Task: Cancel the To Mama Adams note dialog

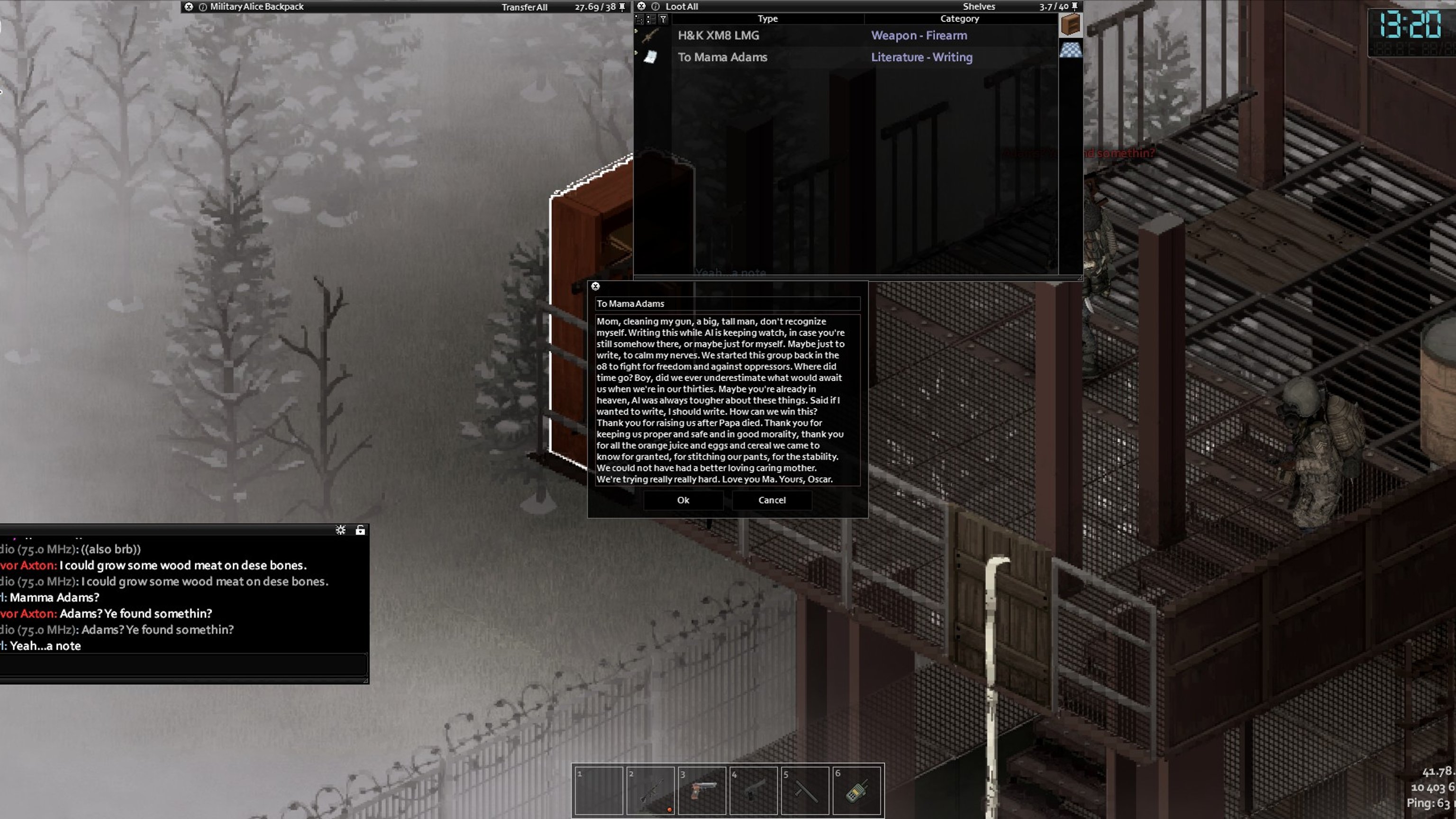Action: pyautogui.click(x=772, y=500)
